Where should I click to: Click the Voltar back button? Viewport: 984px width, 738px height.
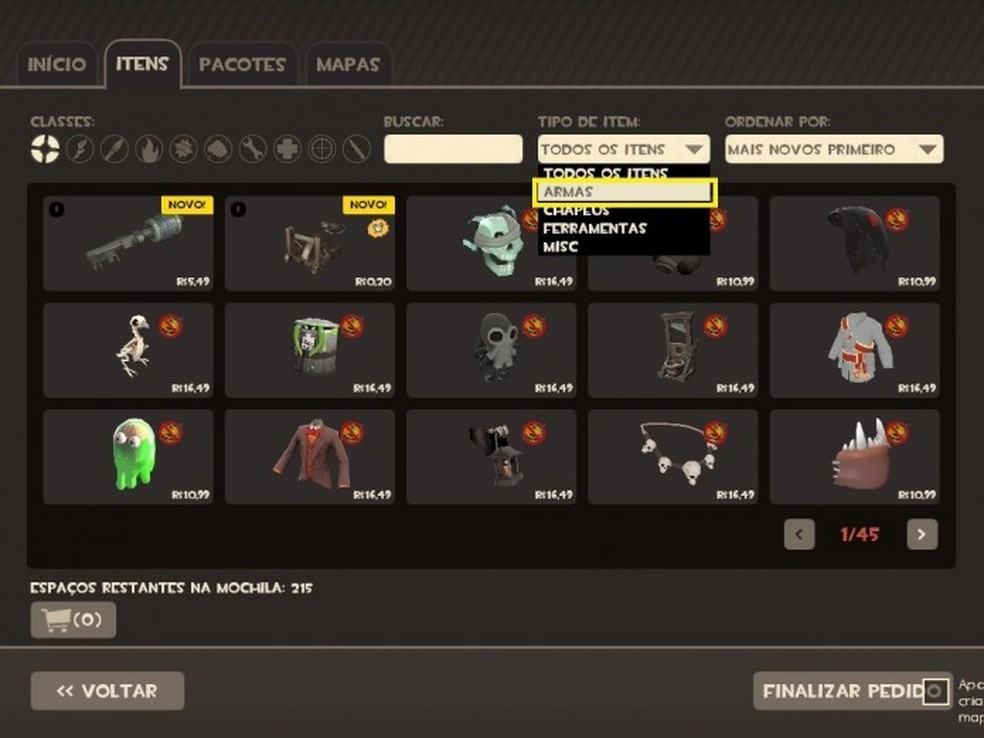[107, 691]
